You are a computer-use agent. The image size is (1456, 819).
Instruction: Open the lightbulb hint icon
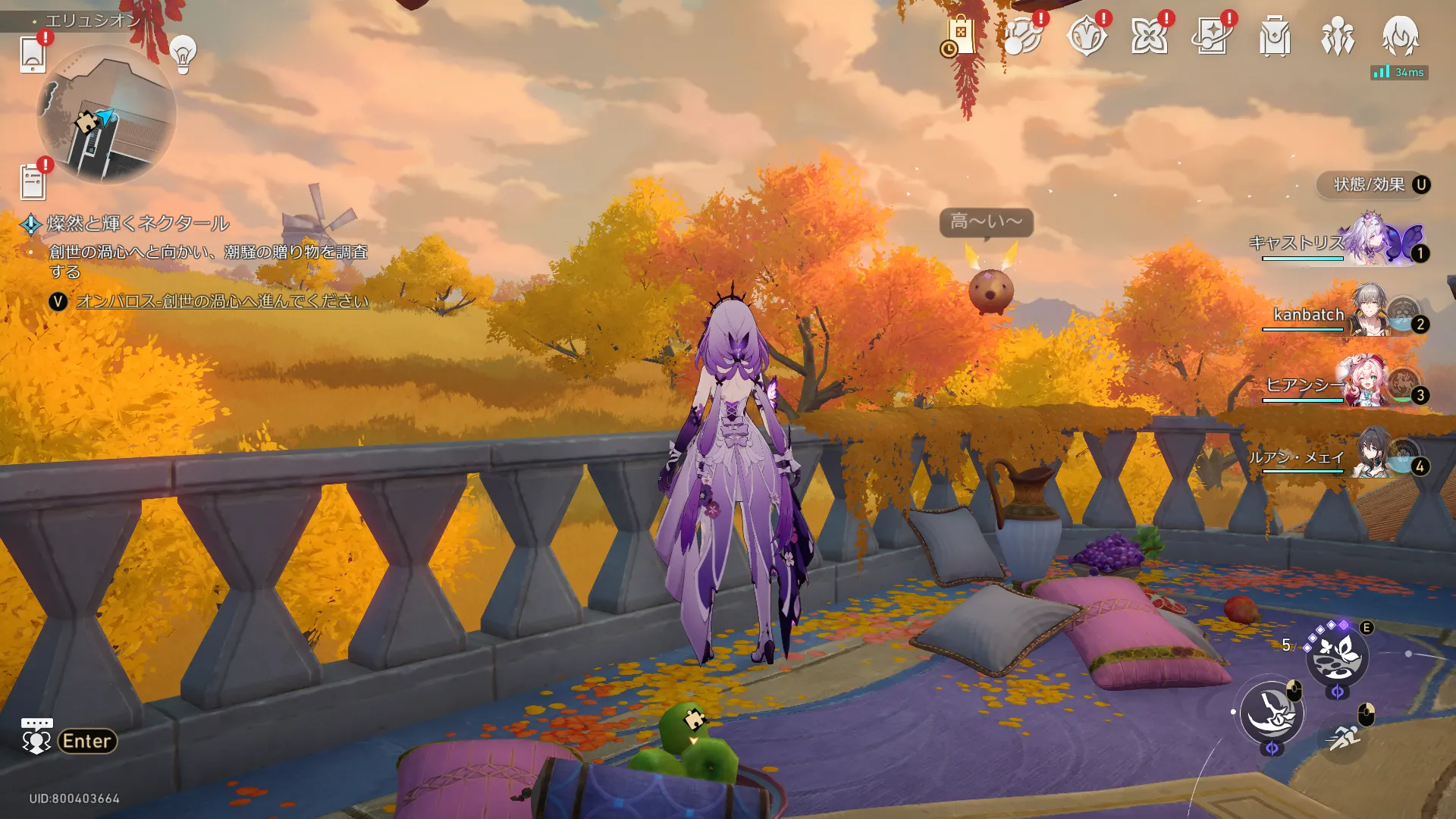pyautogui.click(x=183, y=53)
